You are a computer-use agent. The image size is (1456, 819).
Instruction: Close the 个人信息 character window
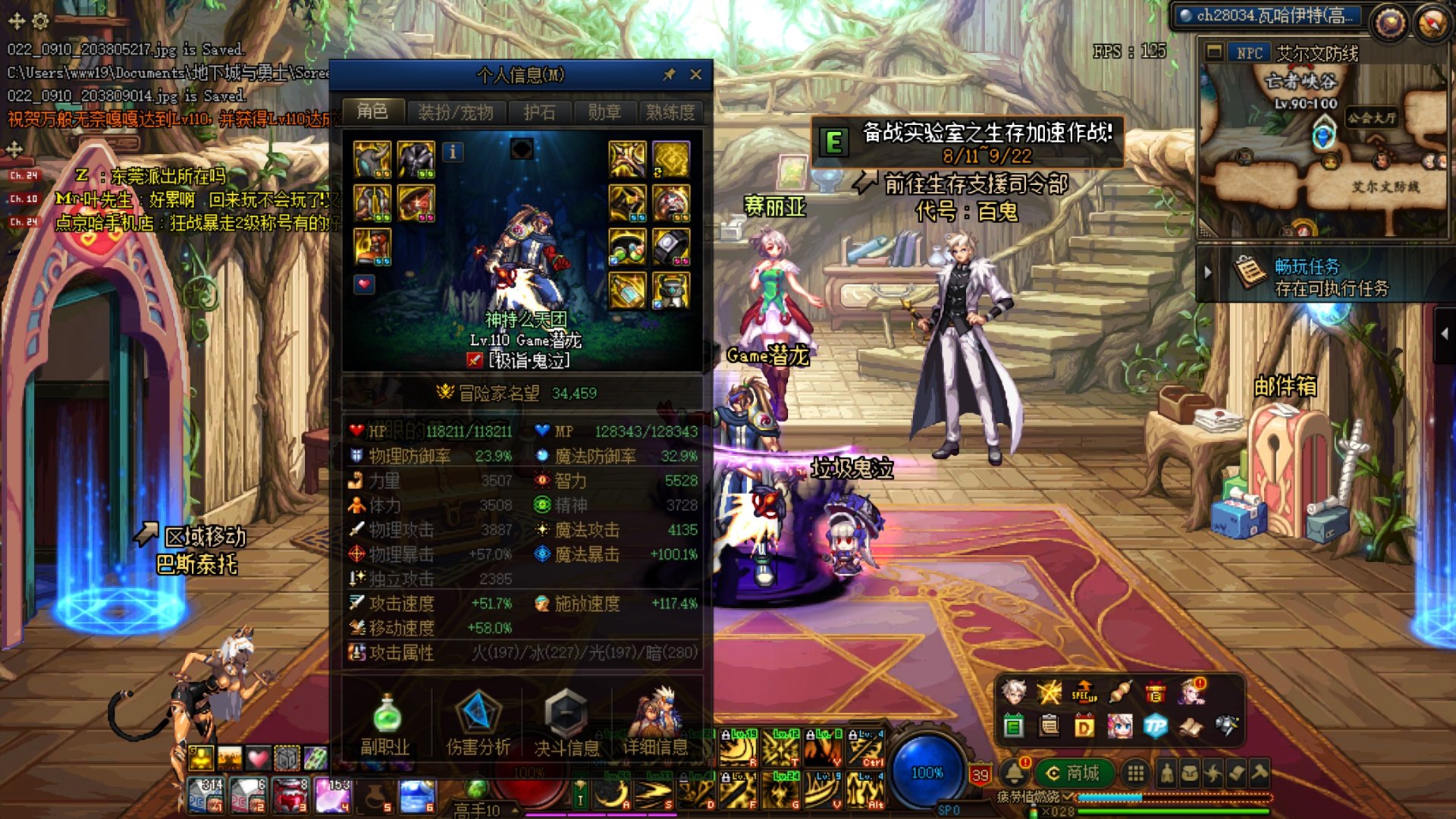click(x=696, y=74)
